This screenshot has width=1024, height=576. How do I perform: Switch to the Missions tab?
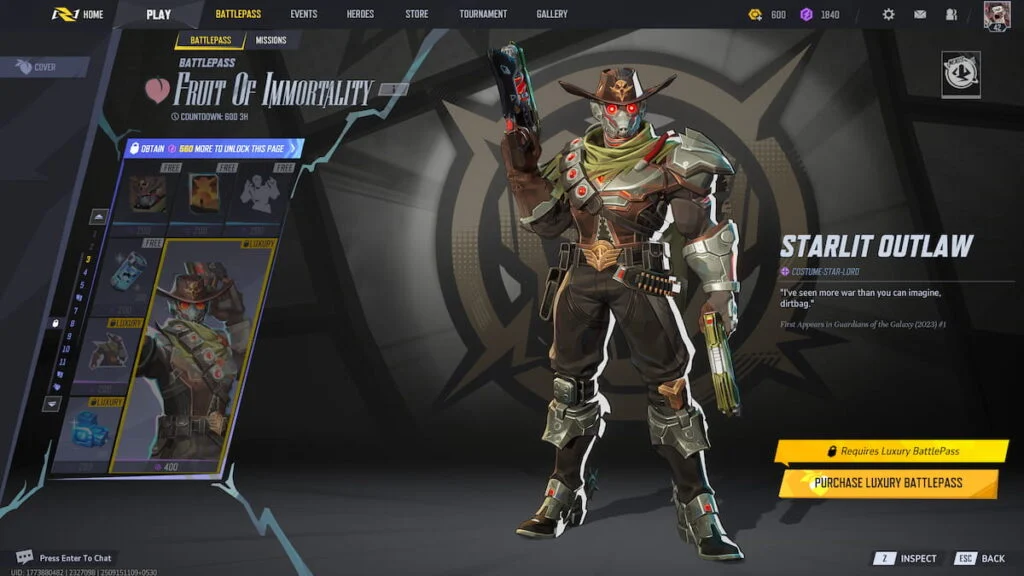[x=270, y=41]
